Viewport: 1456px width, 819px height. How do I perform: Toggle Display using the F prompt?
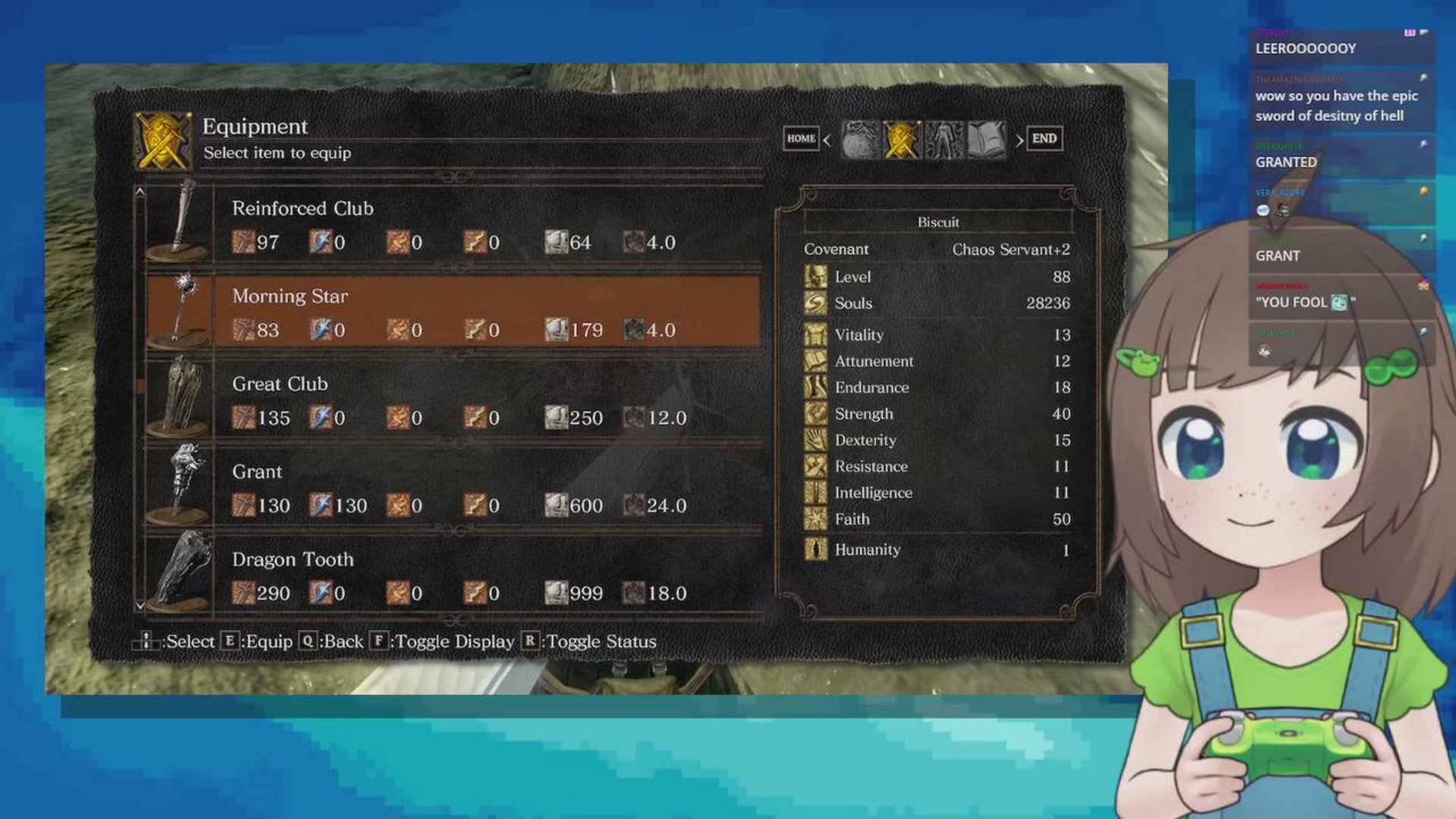378,642
